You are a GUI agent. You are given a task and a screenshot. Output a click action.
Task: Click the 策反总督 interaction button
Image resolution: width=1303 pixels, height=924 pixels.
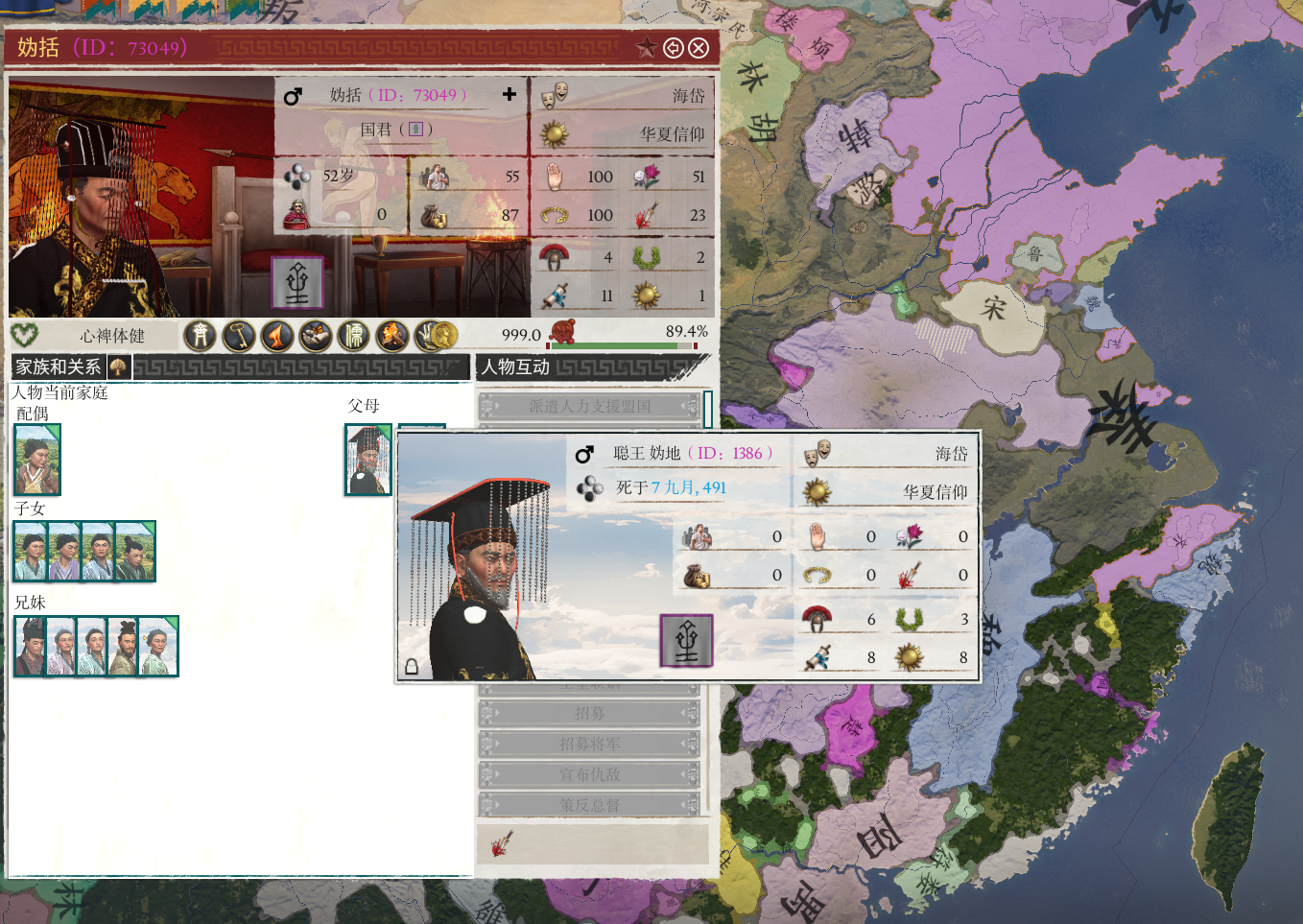[590, 806]
